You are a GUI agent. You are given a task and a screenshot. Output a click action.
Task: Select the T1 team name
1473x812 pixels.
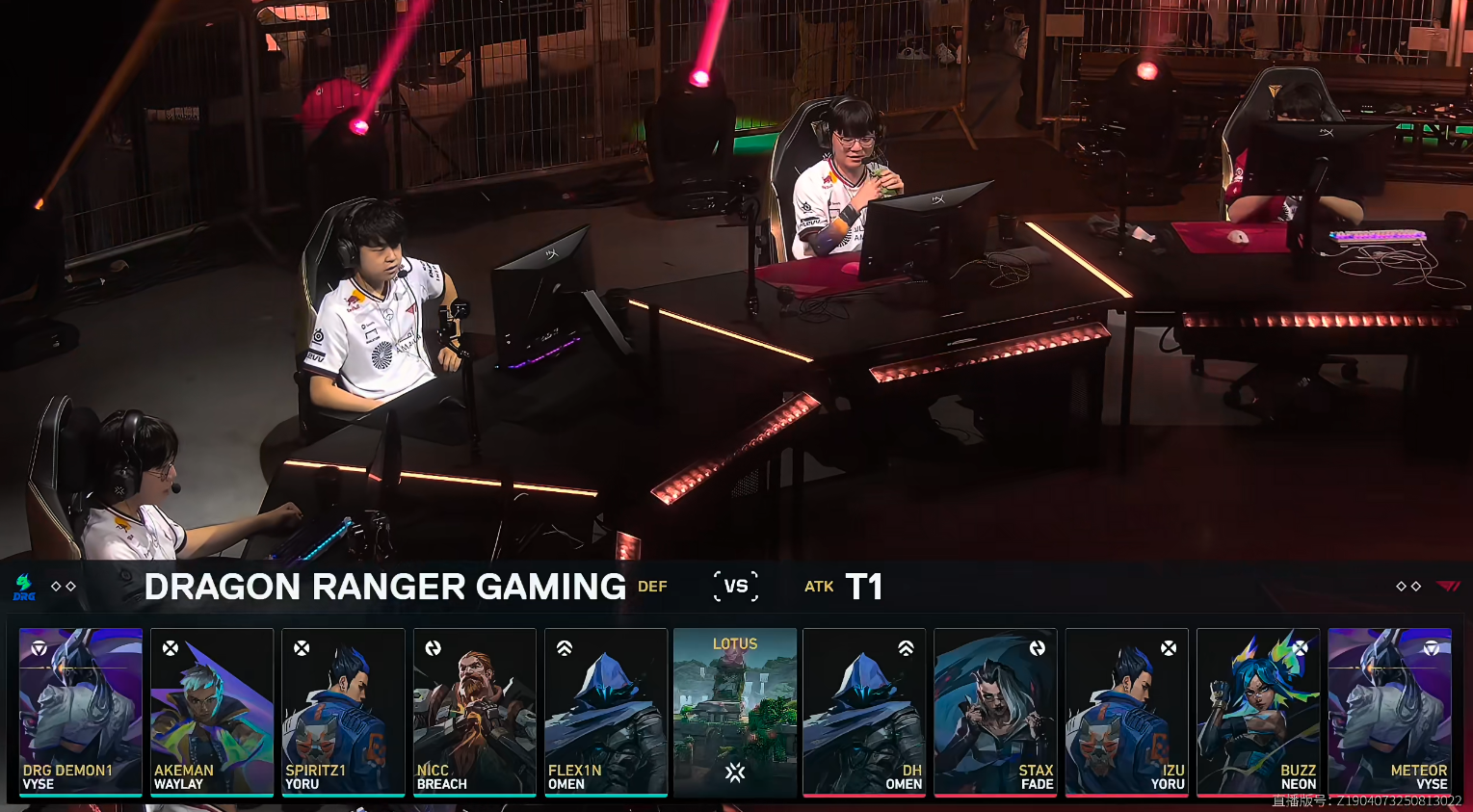pyautogui.click(x=863, y=587)
